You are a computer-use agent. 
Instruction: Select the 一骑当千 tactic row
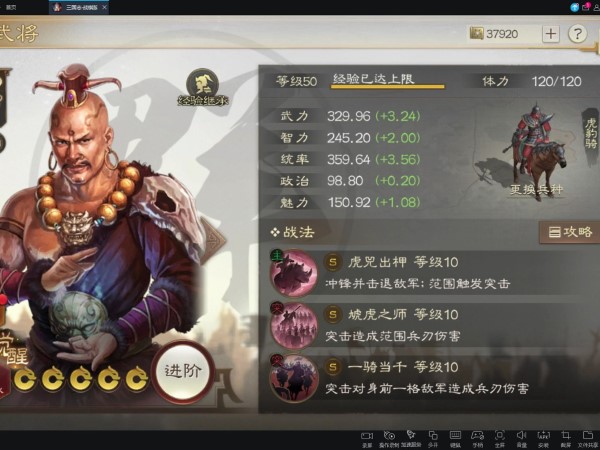430,377
